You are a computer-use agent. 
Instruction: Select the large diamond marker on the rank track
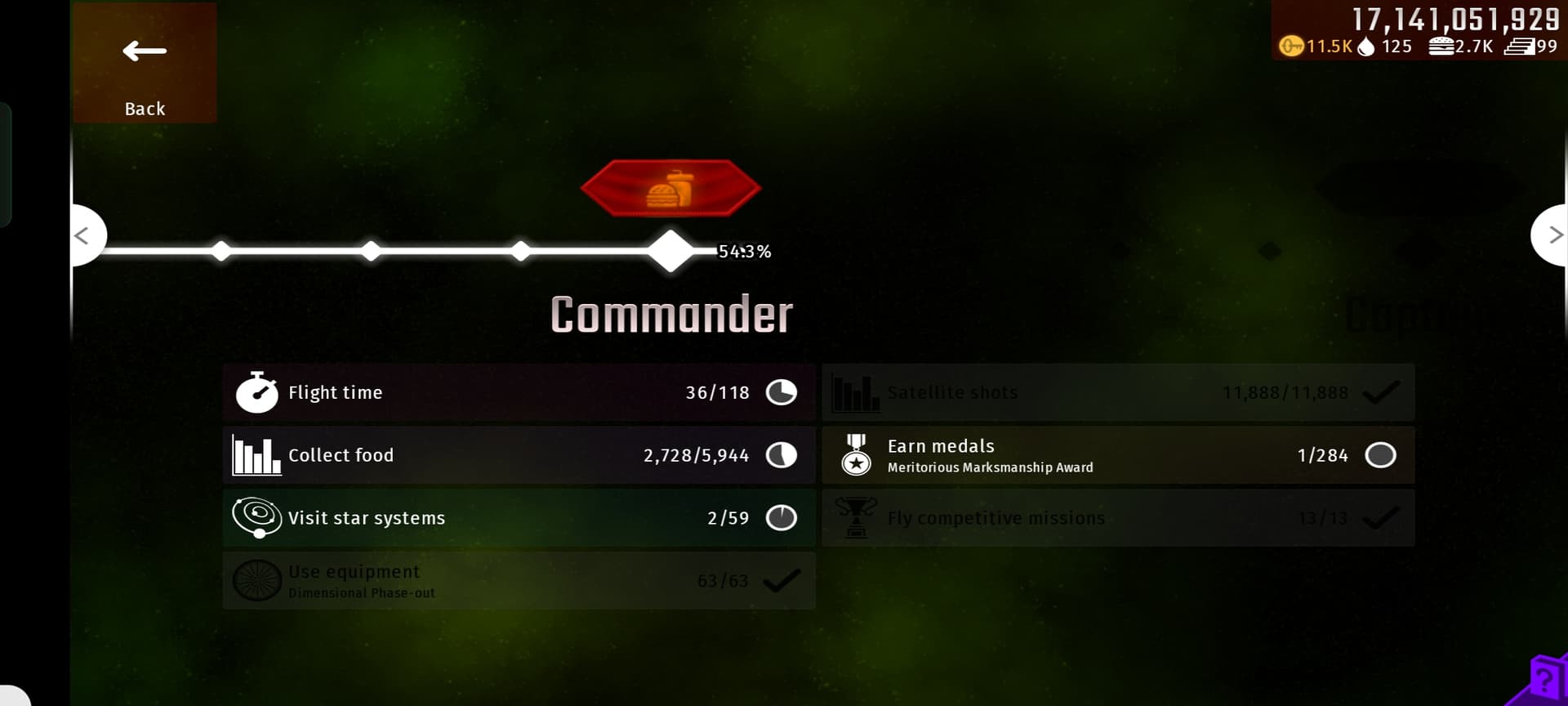pos(670,251)
